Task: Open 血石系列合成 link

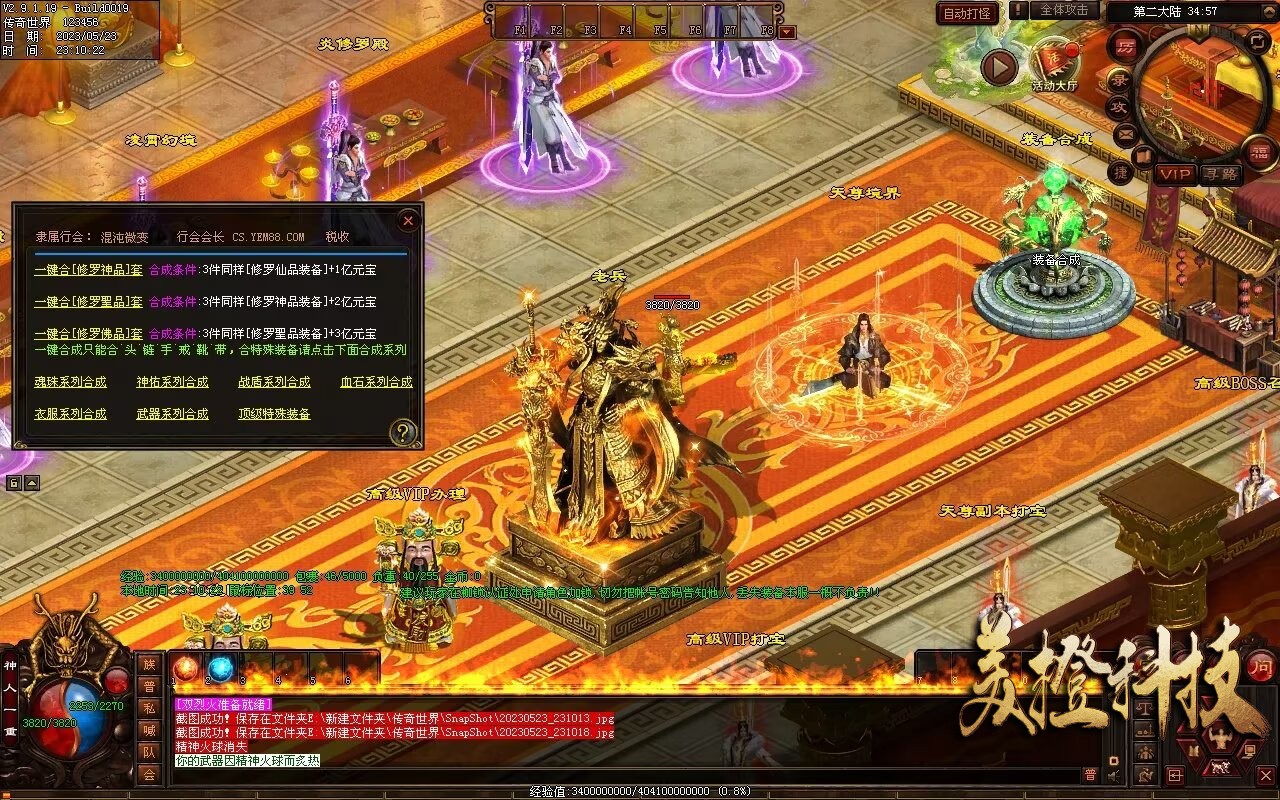Action: [376, 382]
